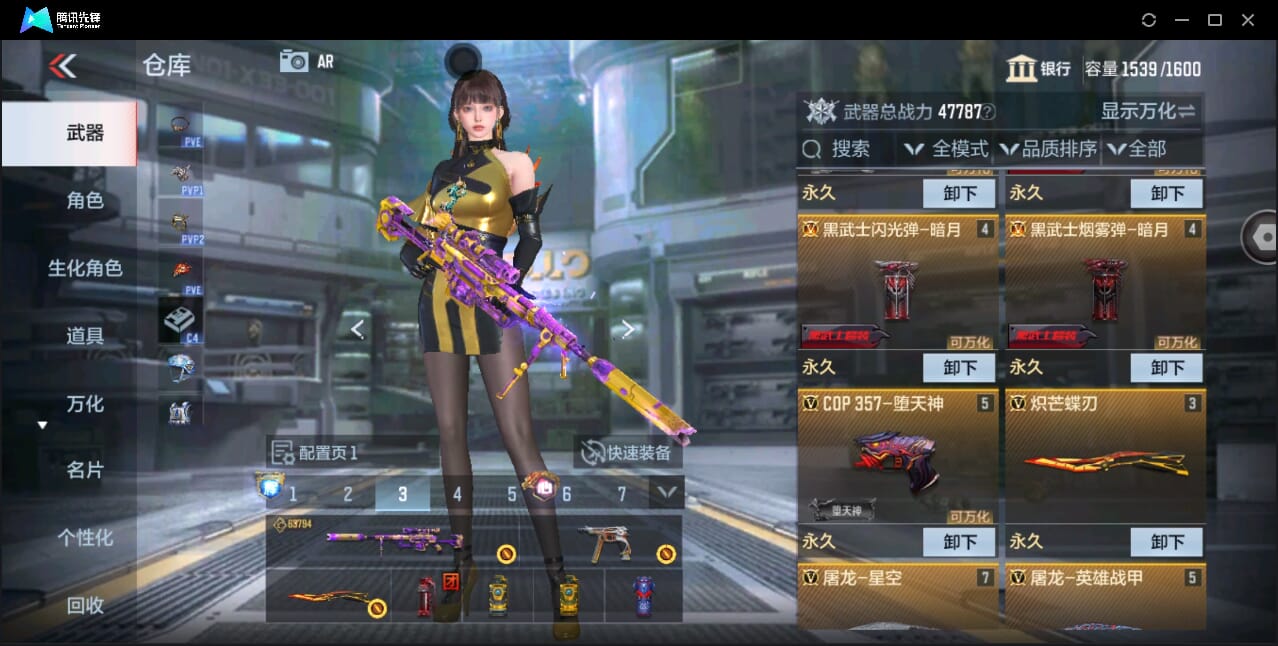This screenshot has height=646, width=1278.
Task: Maximize the emulator window
Action: tap(1215, 20)
